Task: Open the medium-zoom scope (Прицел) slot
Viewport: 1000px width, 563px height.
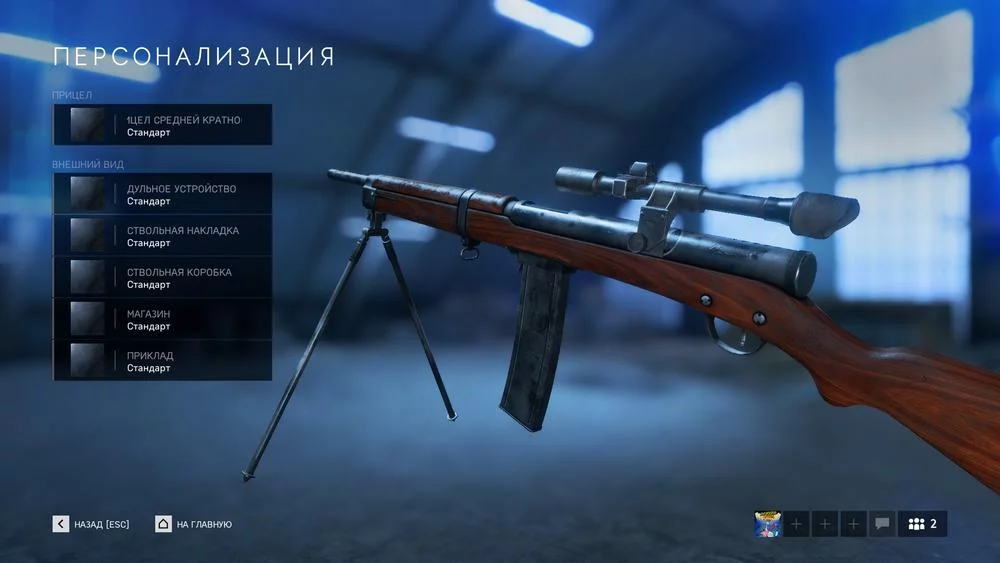Action: (x=162, y=125)
